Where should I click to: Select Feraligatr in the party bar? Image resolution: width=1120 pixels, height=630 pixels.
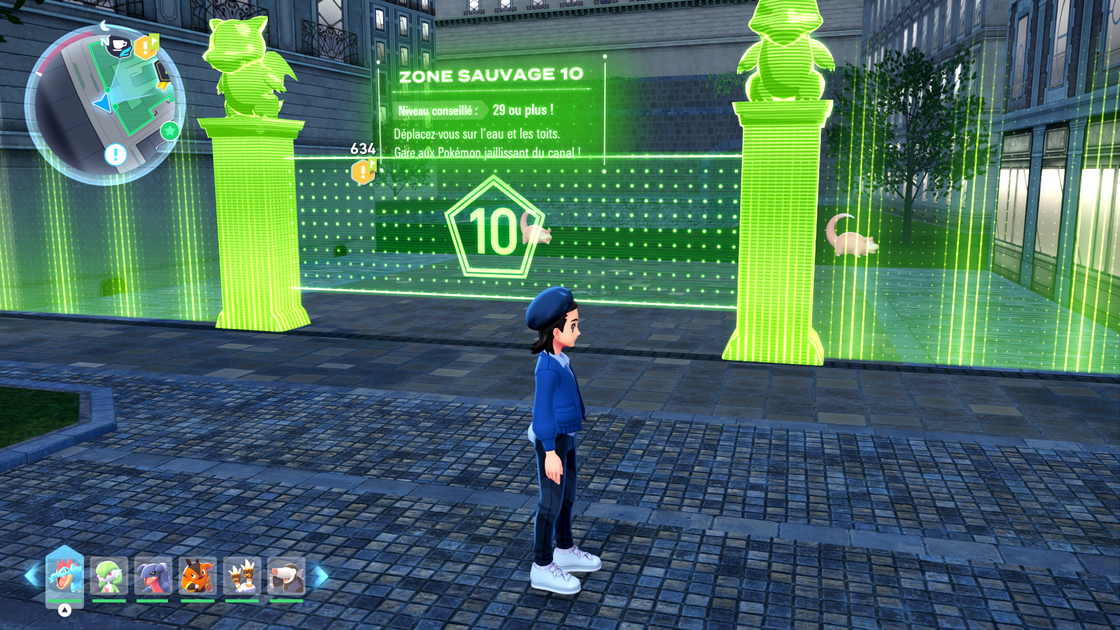tap(65, 577)
